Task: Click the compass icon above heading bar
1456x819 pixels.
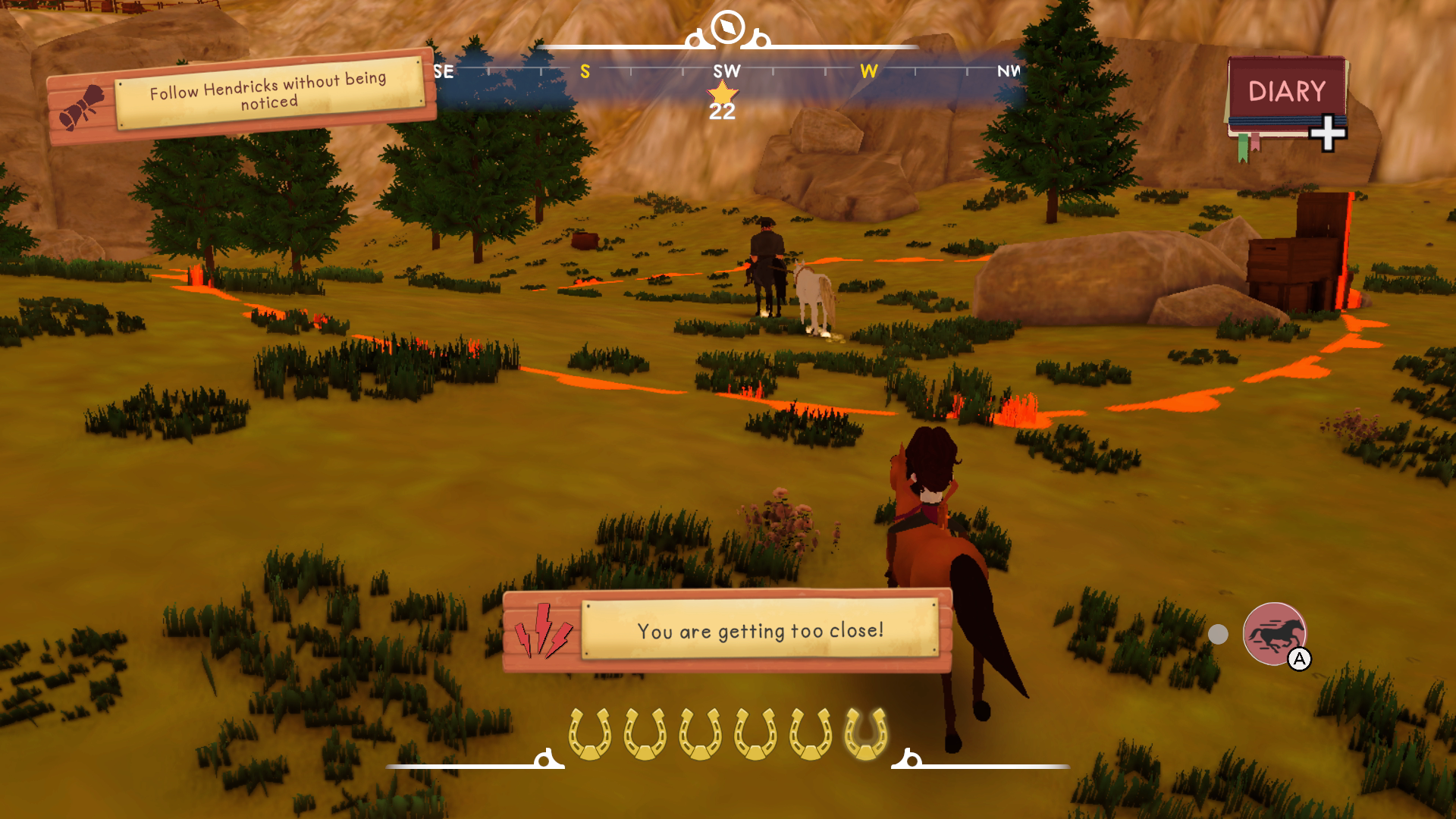Action: pyautogui.click(x=728, y=27)
